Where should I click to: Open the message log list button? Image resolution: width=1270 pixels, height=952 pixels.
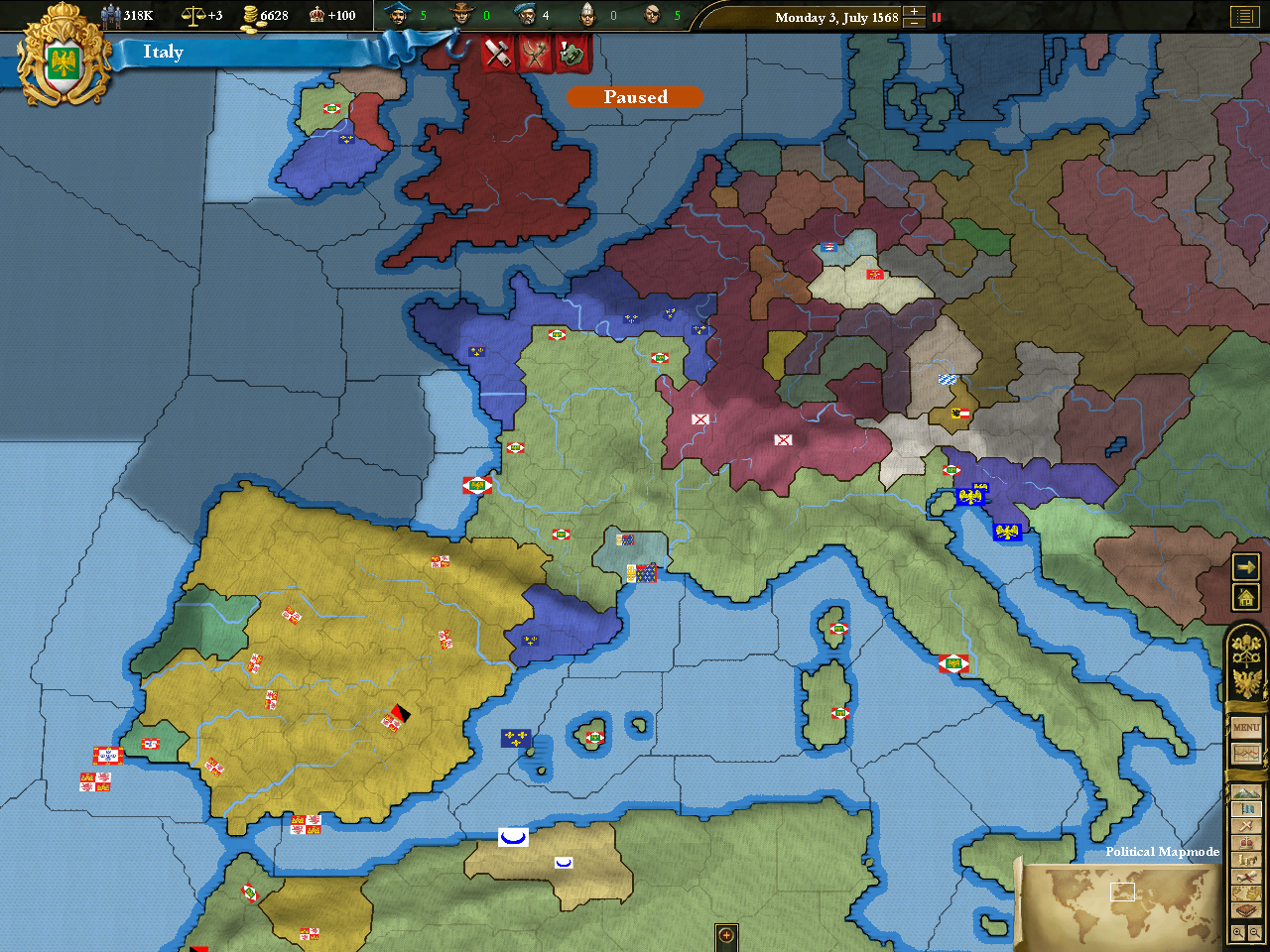[1244, 16]
